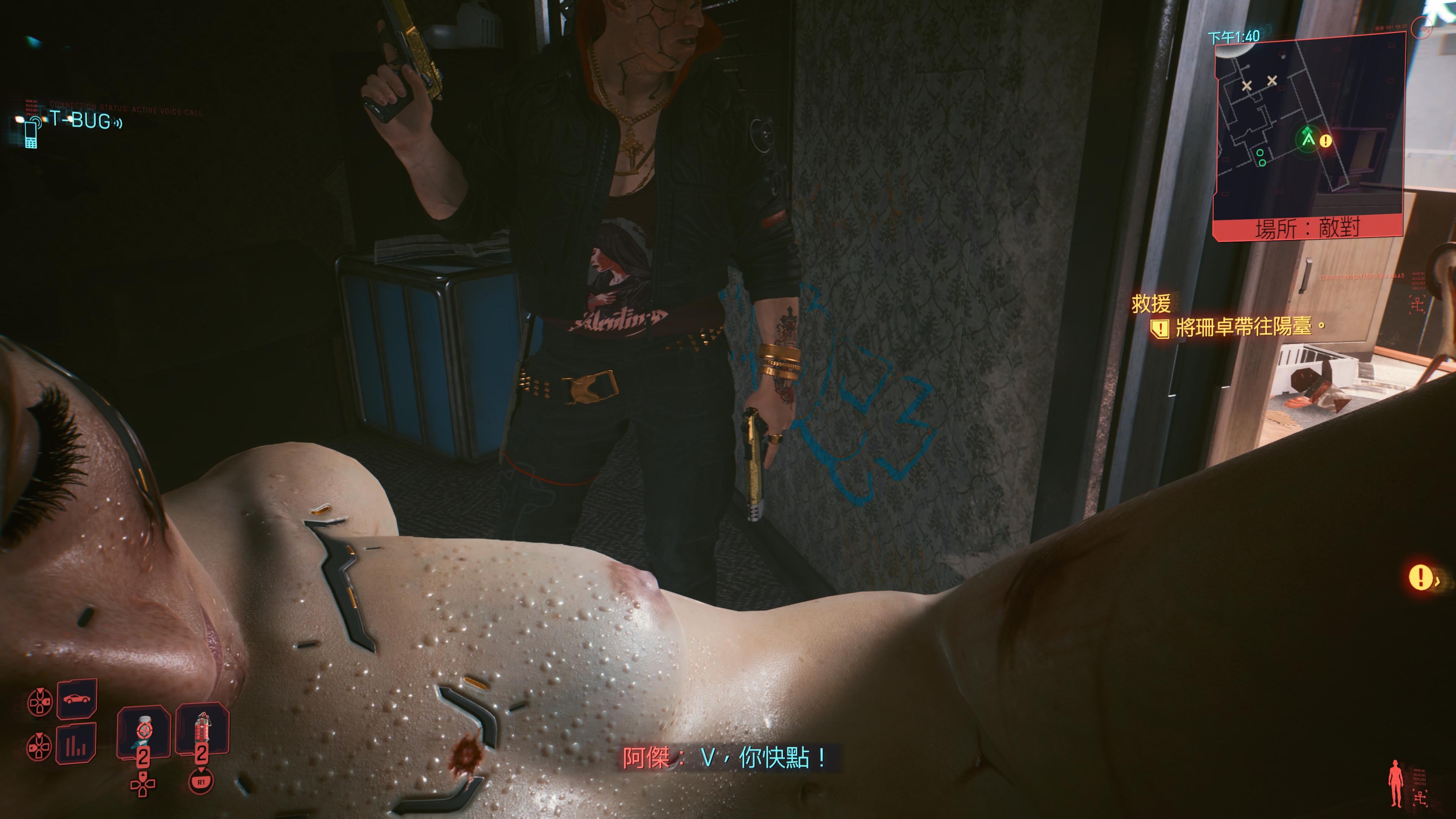
Task: Click the yellow objective waypoint marker
Action: (x=1420, y=577)
